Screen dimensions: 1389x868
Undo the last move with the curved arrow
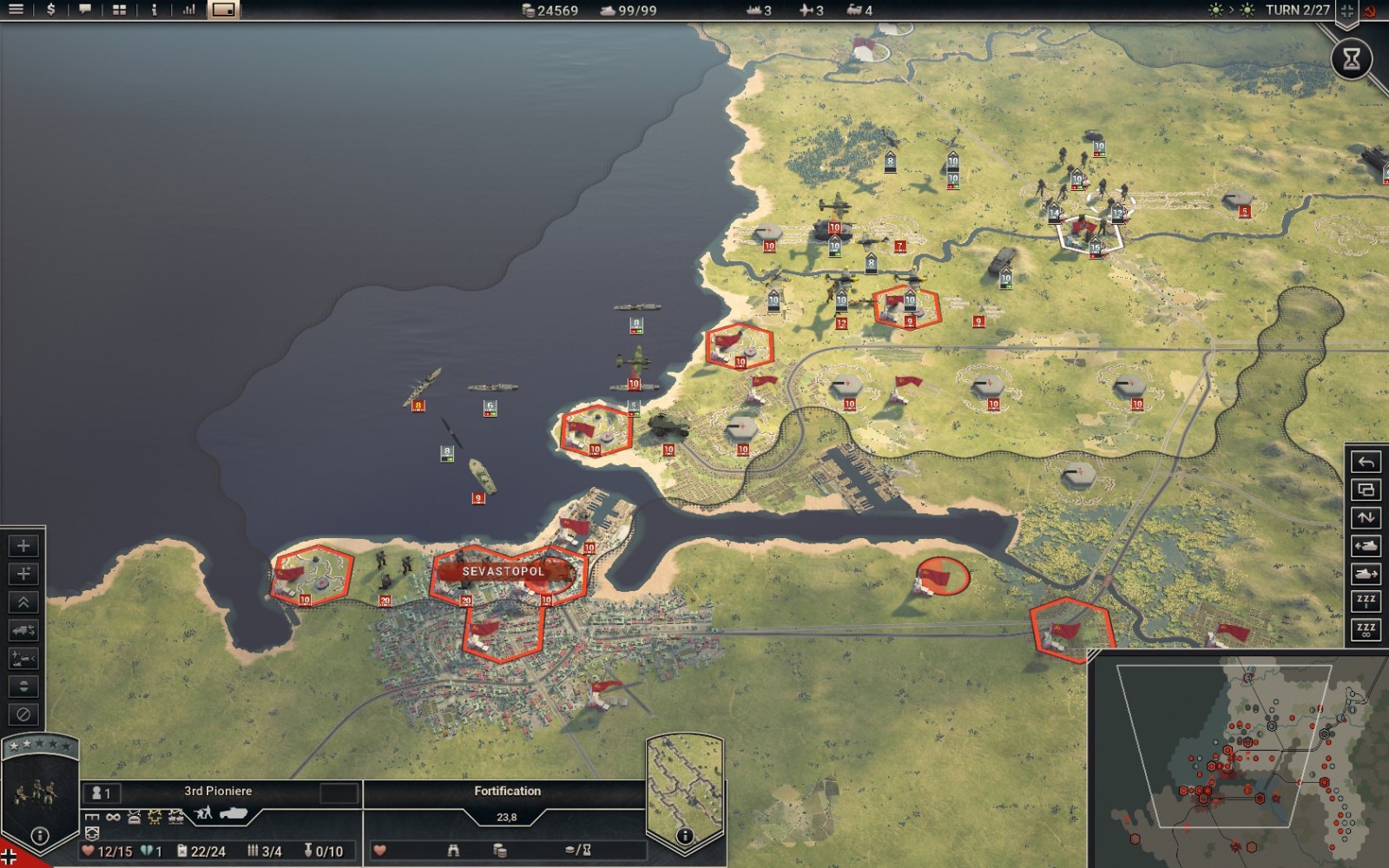[1366, 462]
